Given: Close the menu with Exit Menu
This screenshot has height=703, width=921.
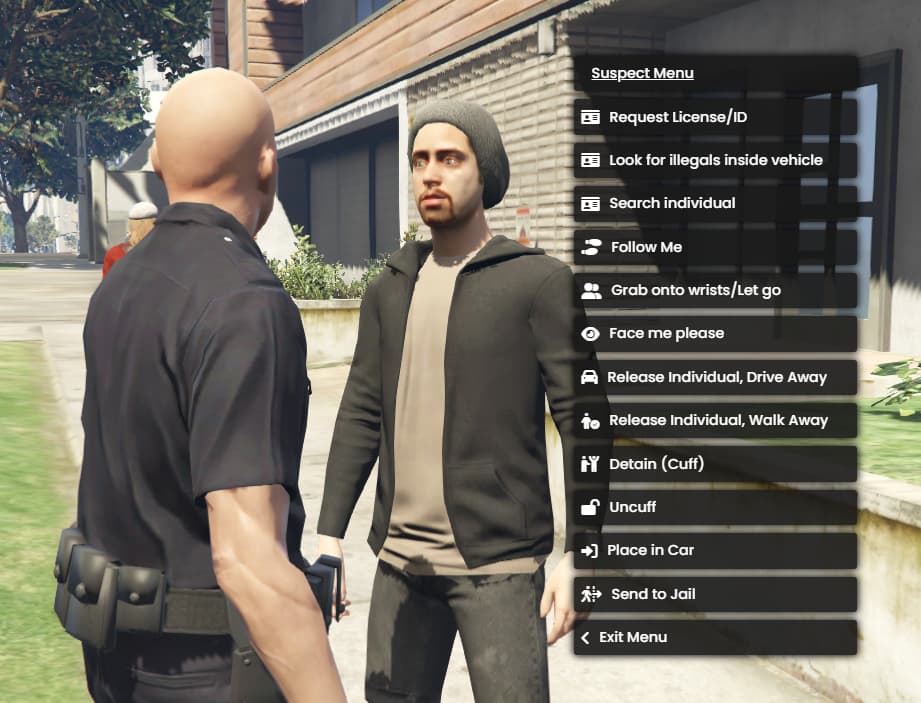Looking at the screenshot, I should coord(715,637).
